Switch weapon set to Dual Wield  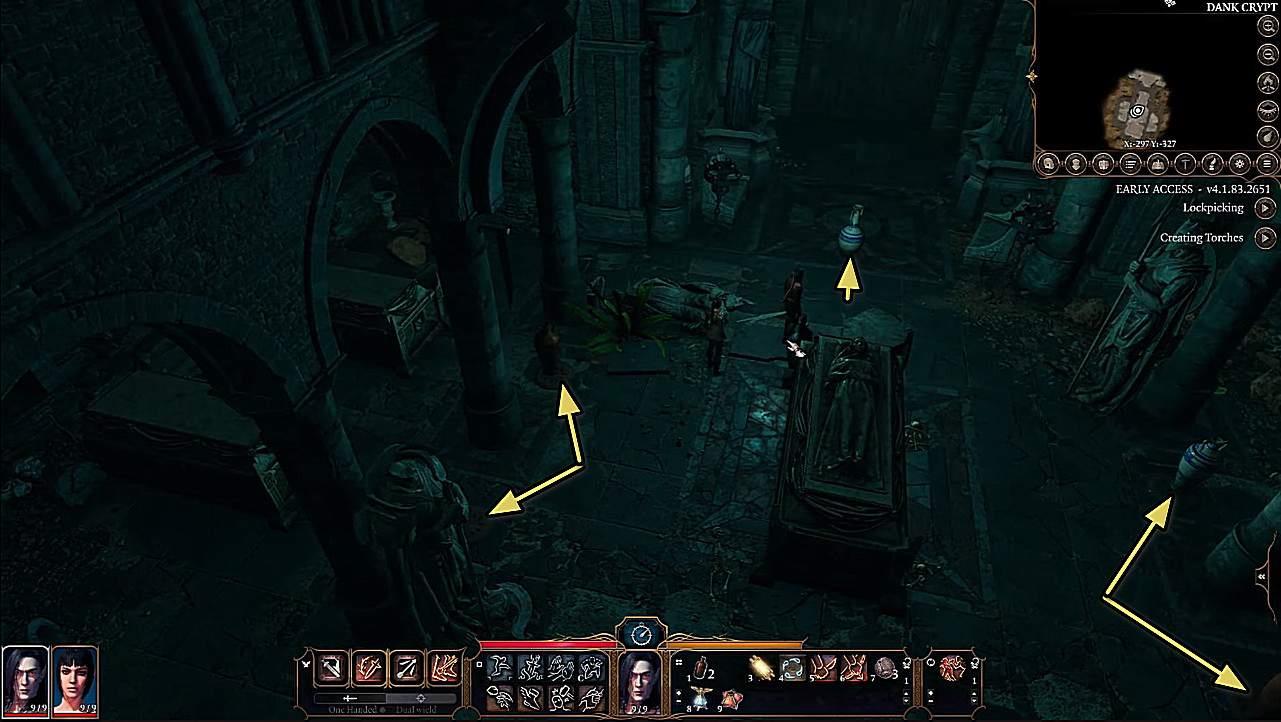422,699
